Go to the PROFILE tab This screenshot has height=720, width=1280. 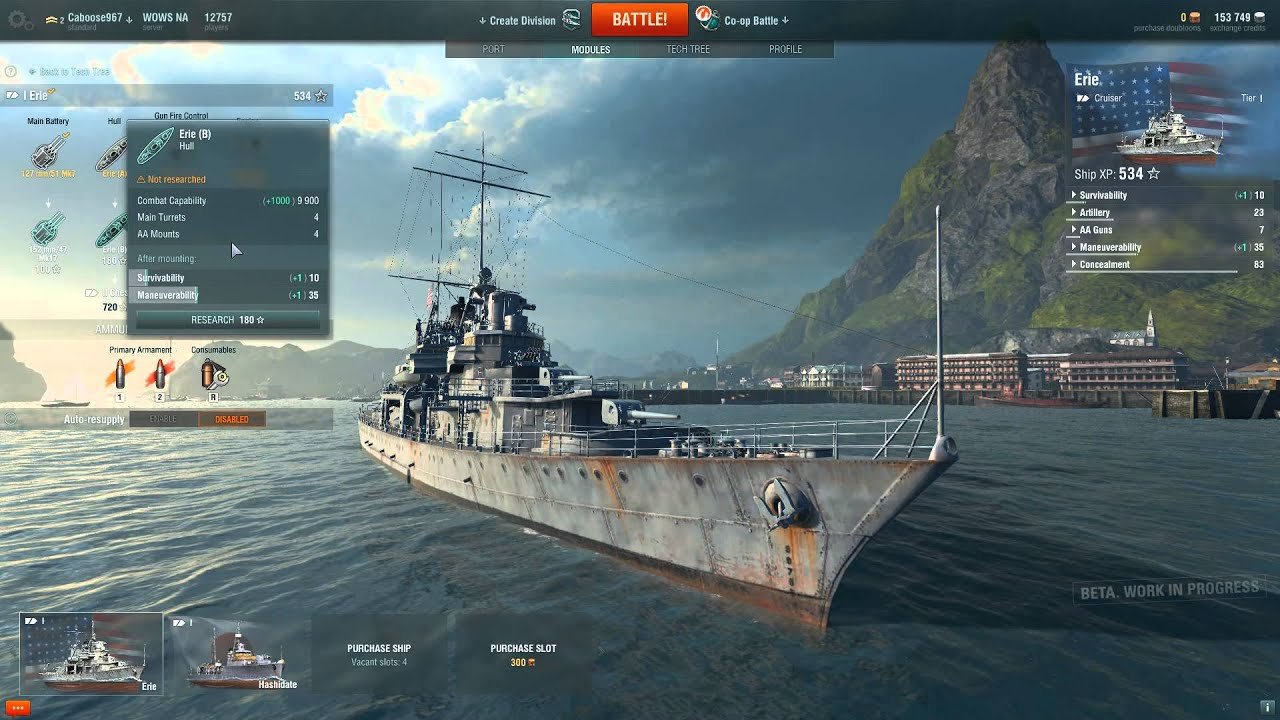coord(785,49)
